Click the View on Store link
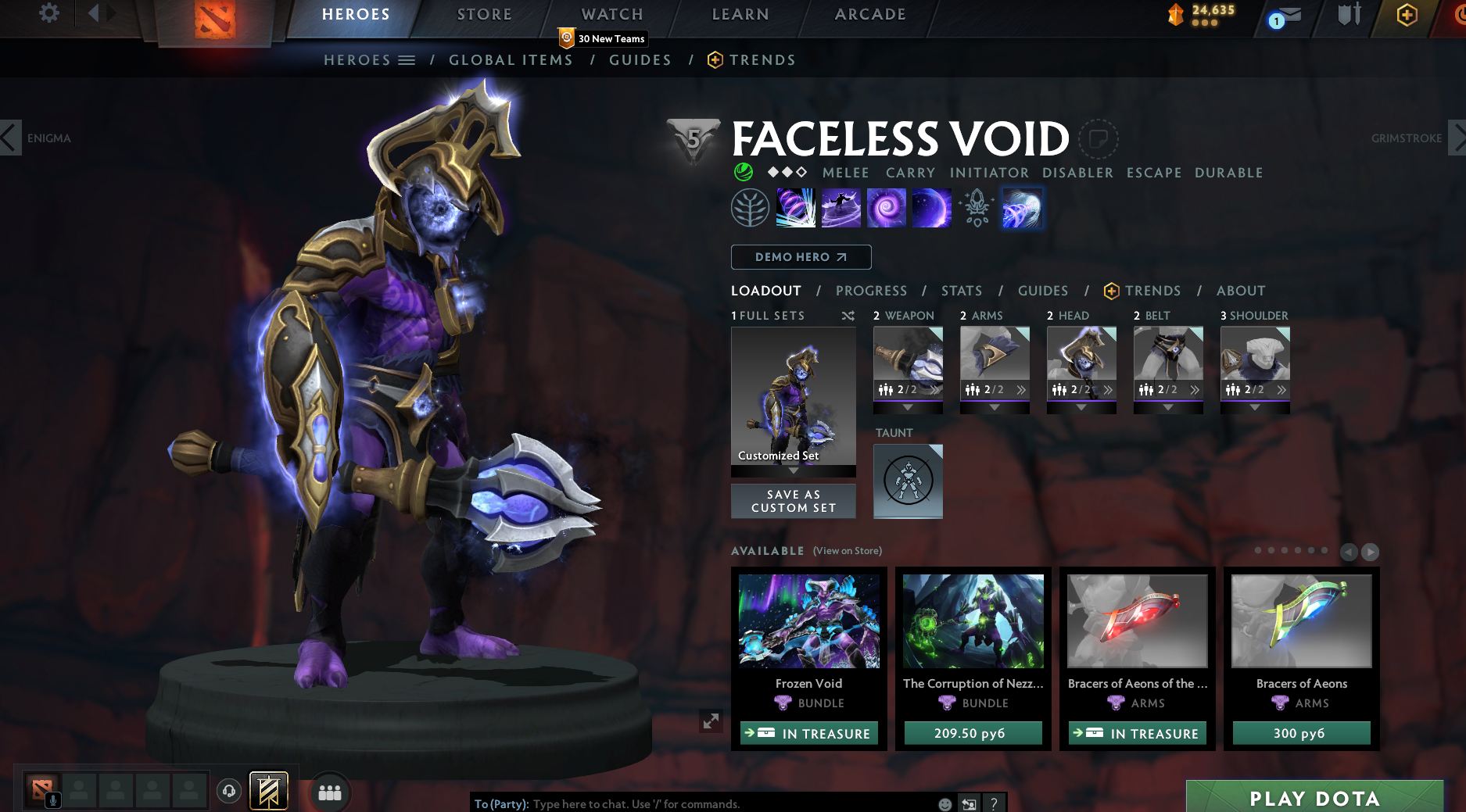Viewport: 1466px width, 812px height. (x=848, y=551)
